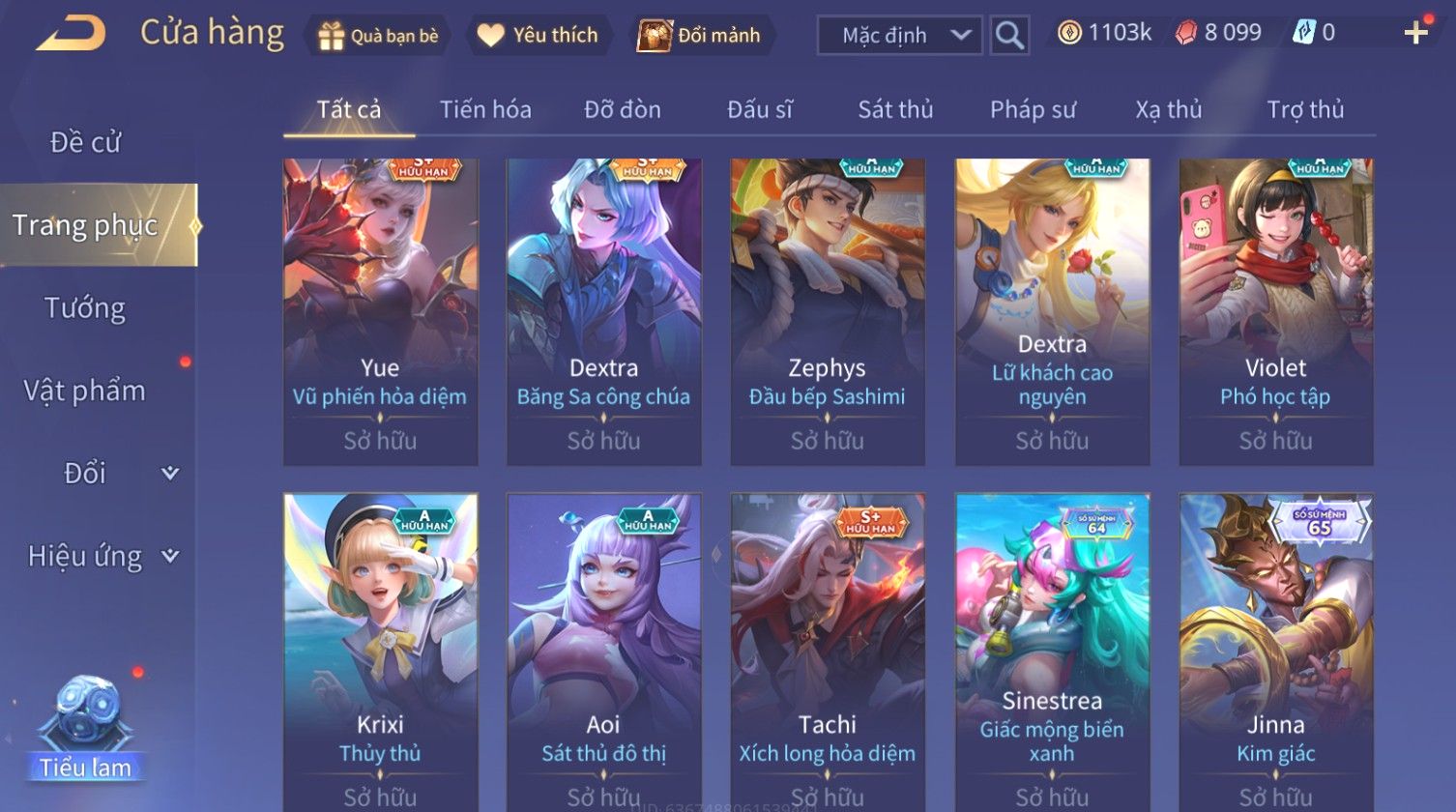Show the Pháp sư skins tab
Viewport: 1456px width, 812px height.
pyautogui.click(x=1033, y=110)
